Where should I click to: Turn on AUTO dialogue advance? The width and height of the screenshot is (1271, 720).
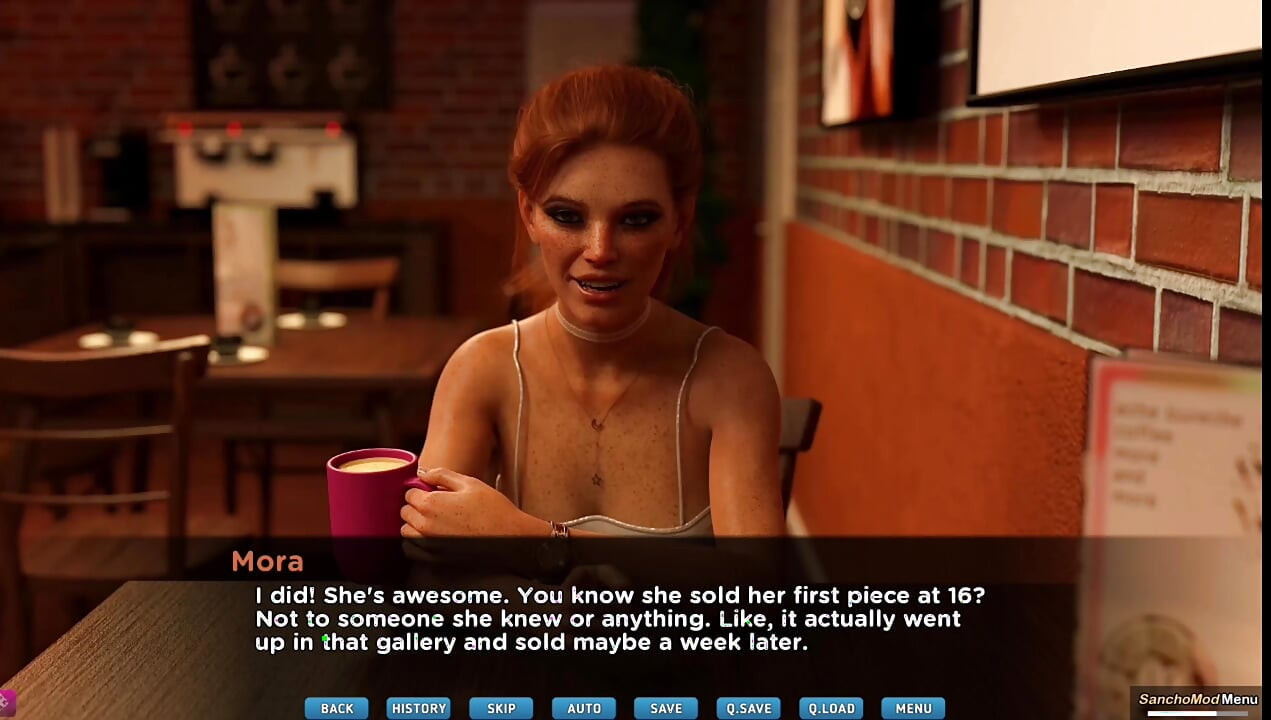tap(584, 708)
